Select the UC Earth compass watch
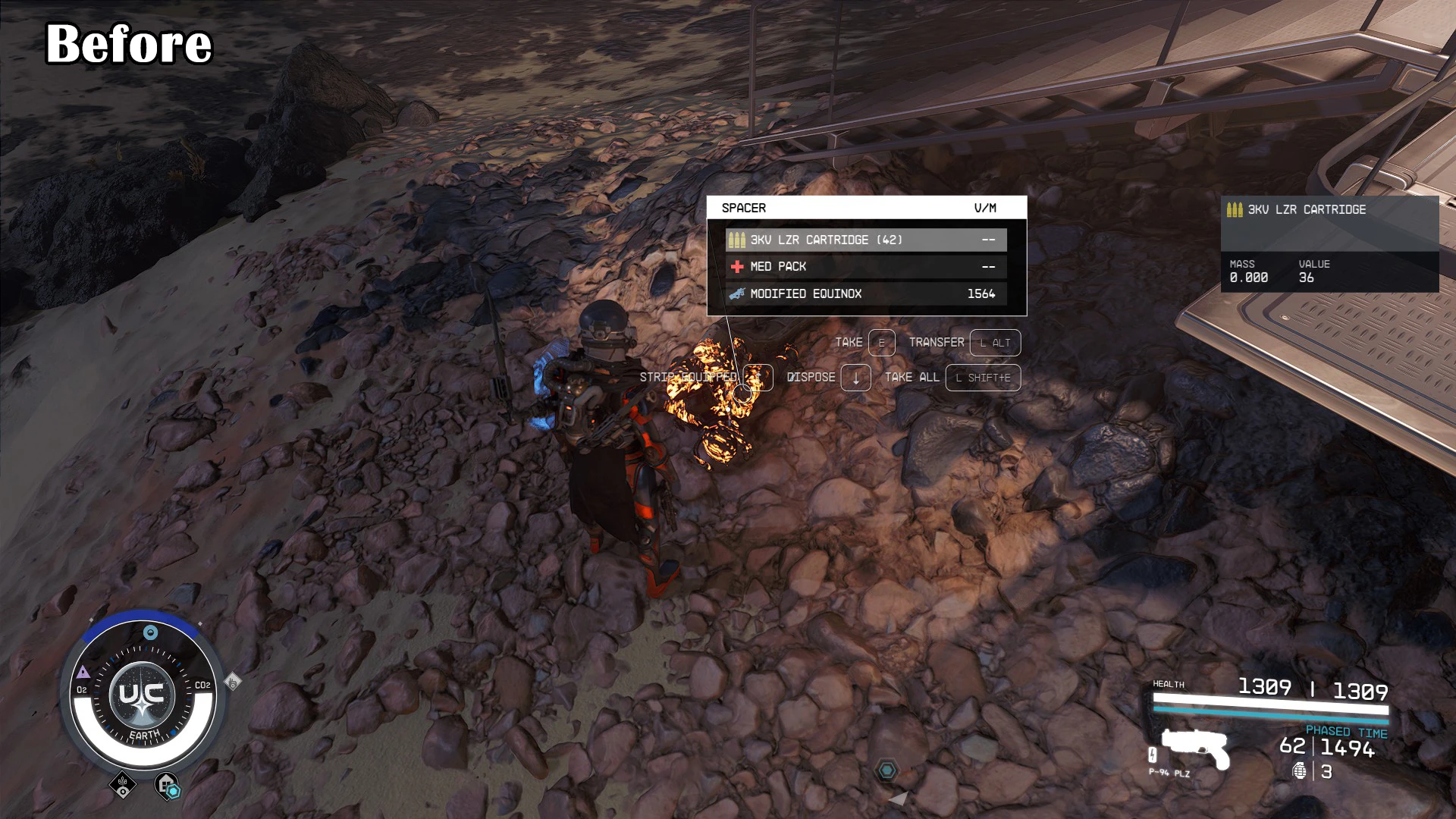This screenshot has height=819, width=1456. coord(143,695)
